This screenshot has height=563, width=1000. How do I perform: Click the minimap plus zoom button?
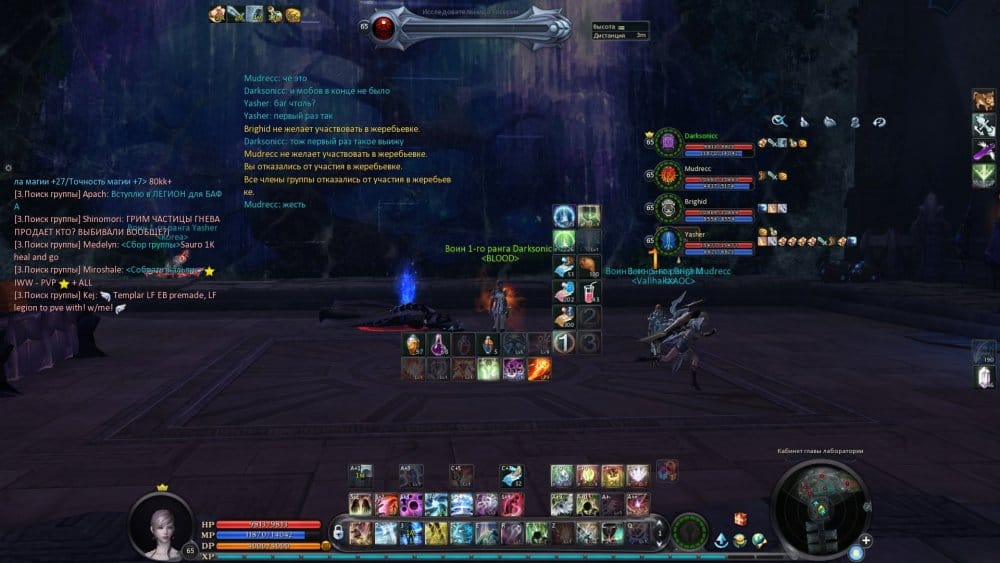point(866,540)
